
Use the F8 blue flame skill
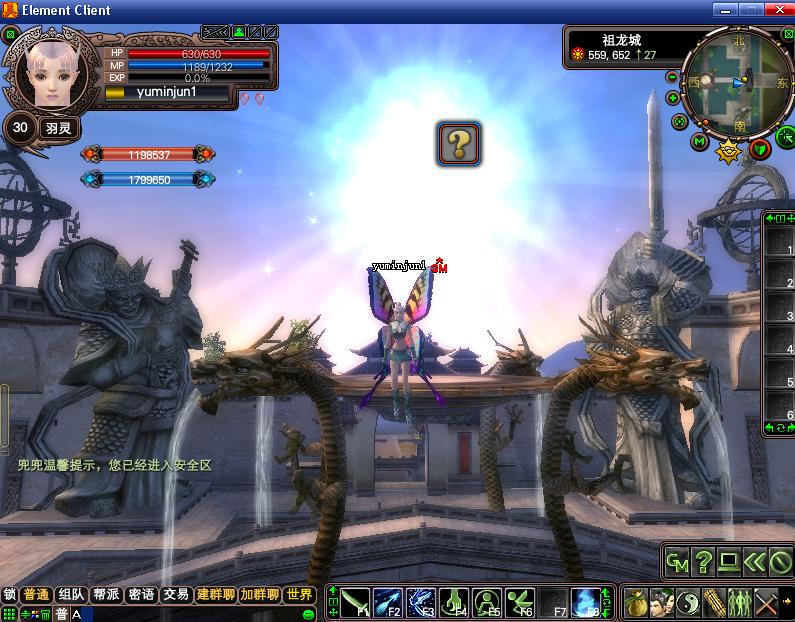click(x=586, y=602)
